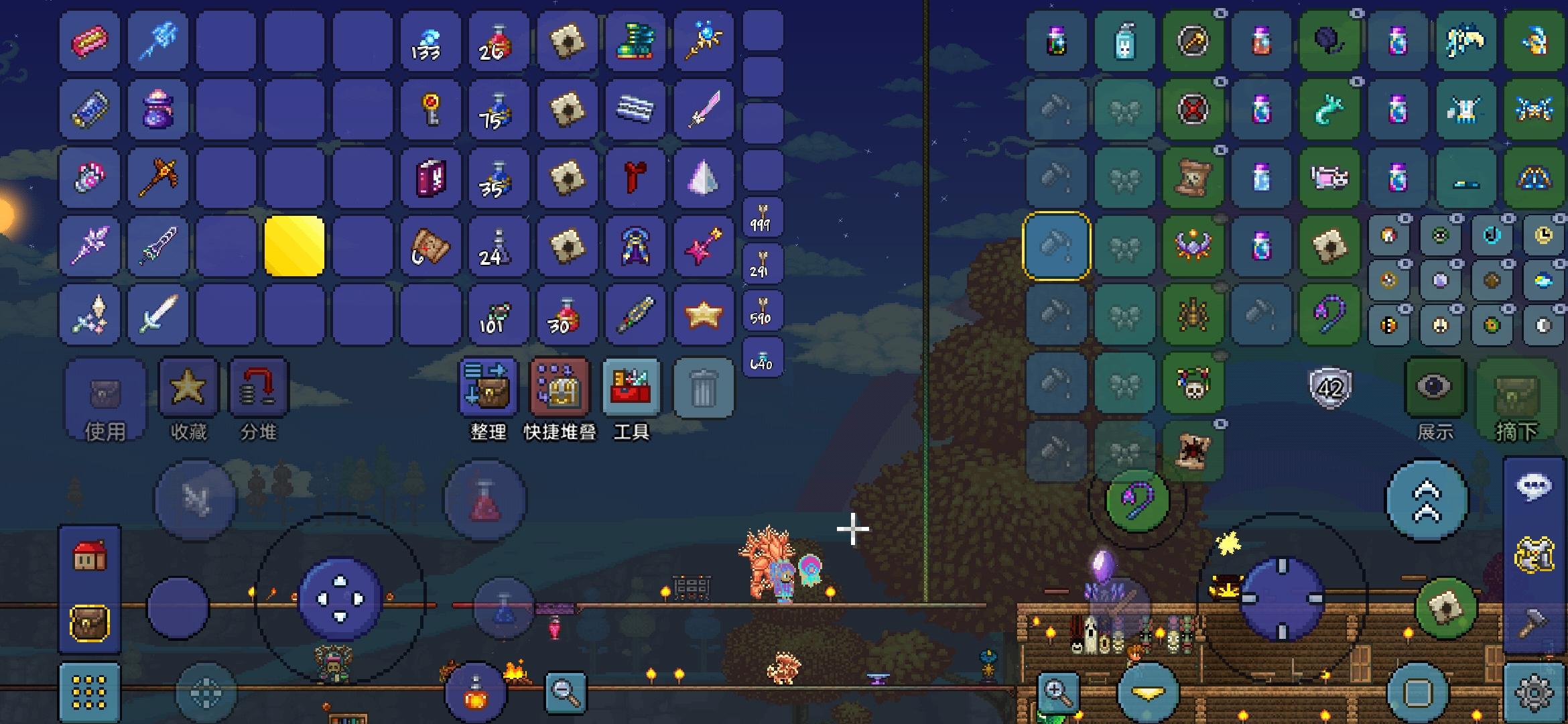This screenshot has width=1568, height=724.
Task: Tap the housing menu red house icon
Action: point(90,556)
